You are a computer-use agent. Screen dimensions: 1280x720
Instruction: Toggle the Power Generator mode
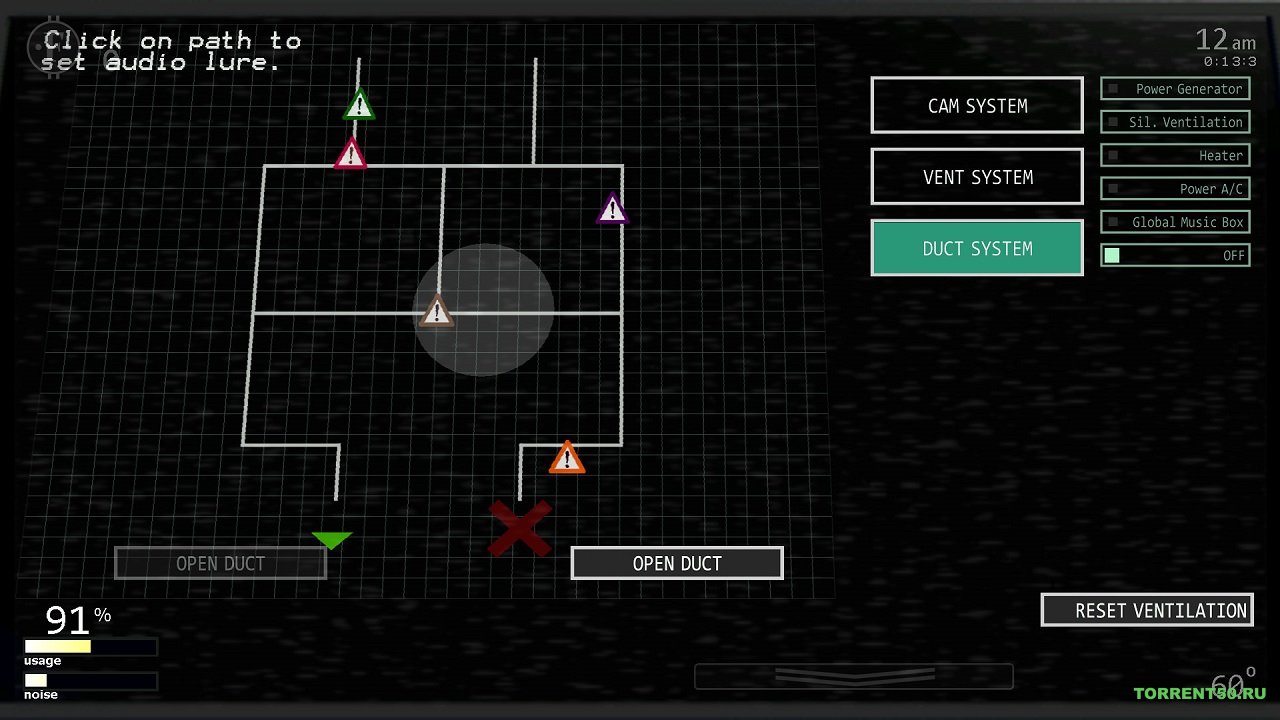click(1175, 89)
